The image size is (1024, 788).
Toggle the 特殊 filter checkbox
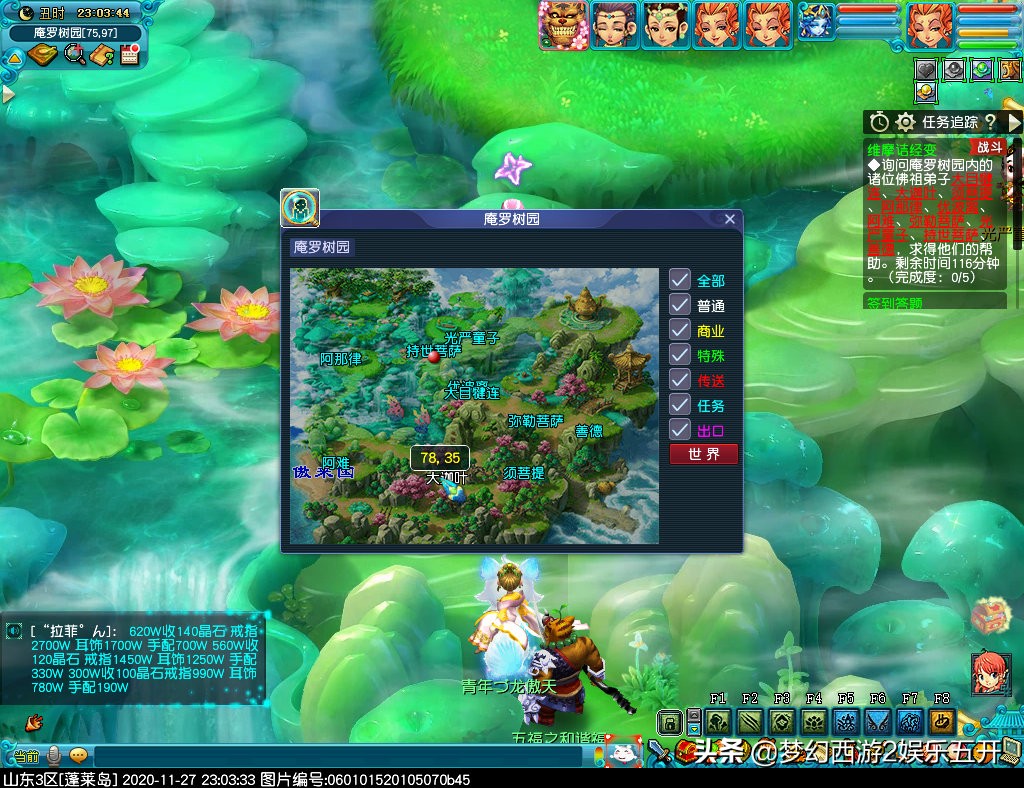(x=680, y=355)
